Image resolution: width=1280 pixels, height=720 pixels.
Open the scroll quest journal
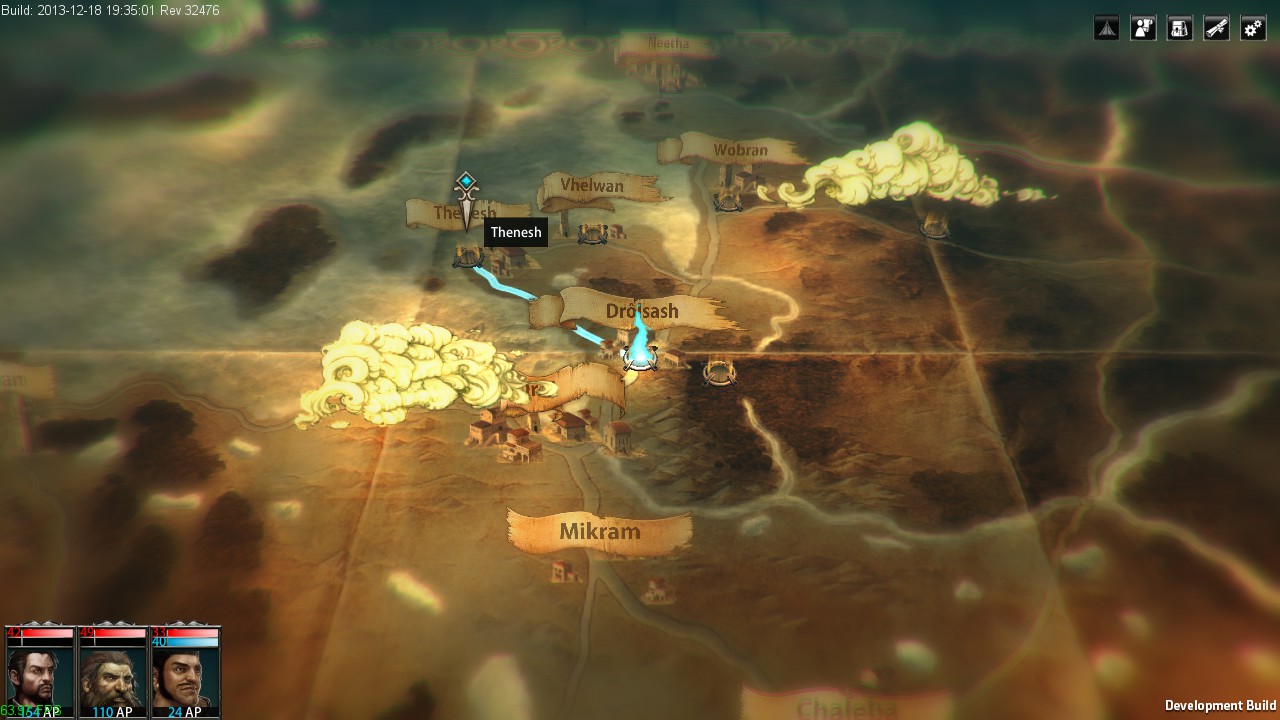click(x=1216, y=28)
